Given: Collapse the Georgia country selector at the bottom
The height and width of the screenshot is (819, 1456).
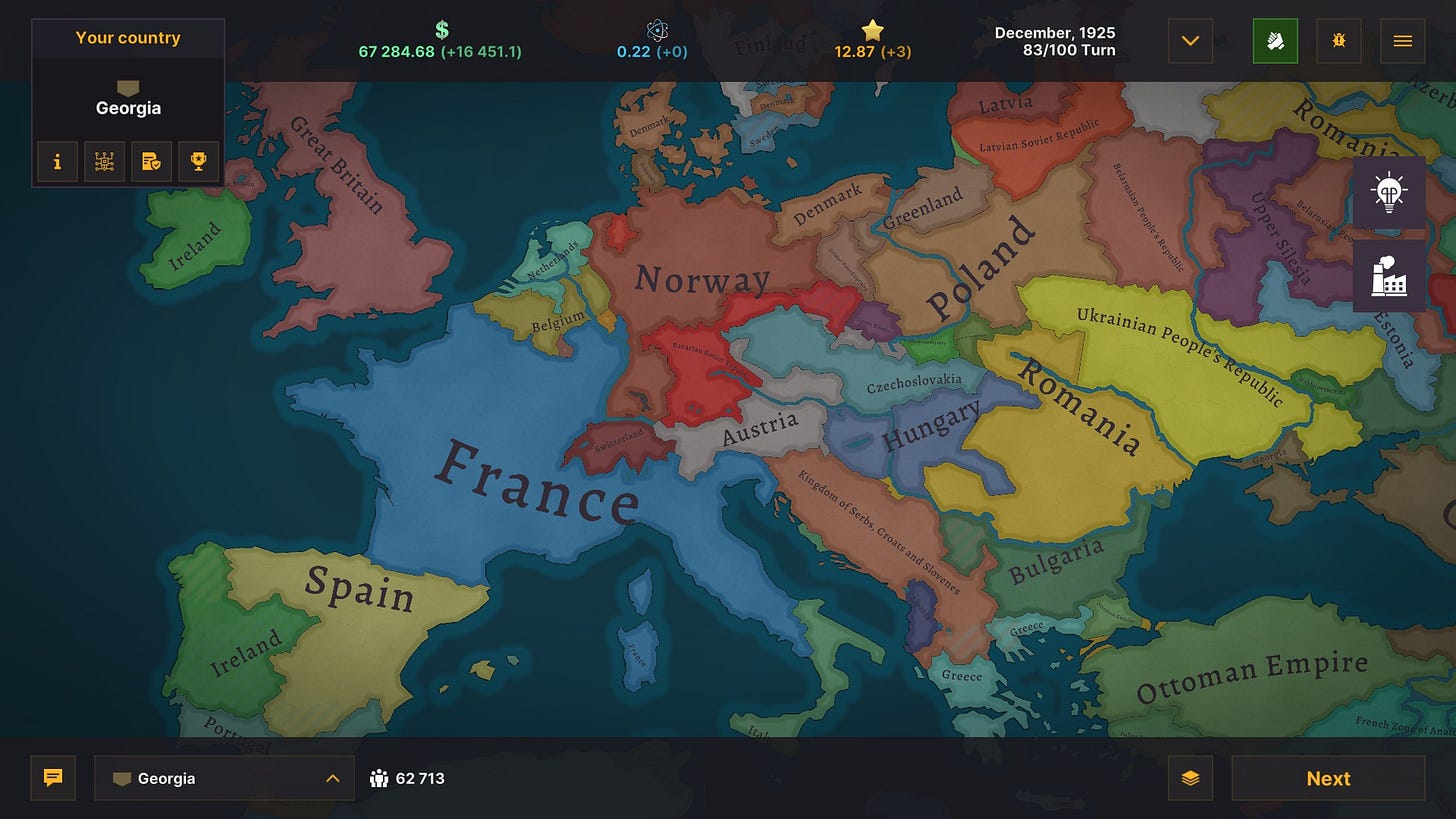Looking at the screenshot, I should click(x=330, y=777).
